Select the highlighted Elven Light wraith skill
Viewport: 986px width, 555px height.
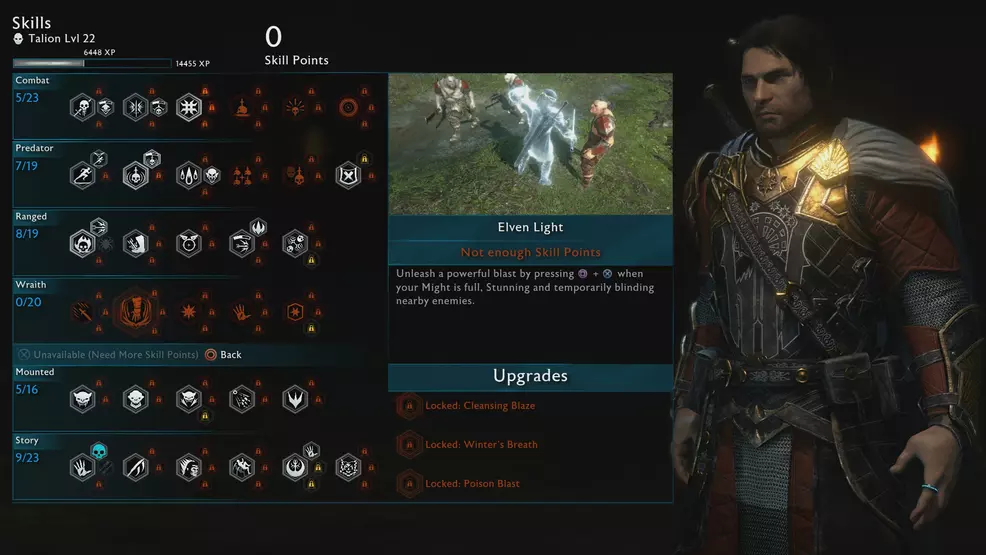[135, 311]
